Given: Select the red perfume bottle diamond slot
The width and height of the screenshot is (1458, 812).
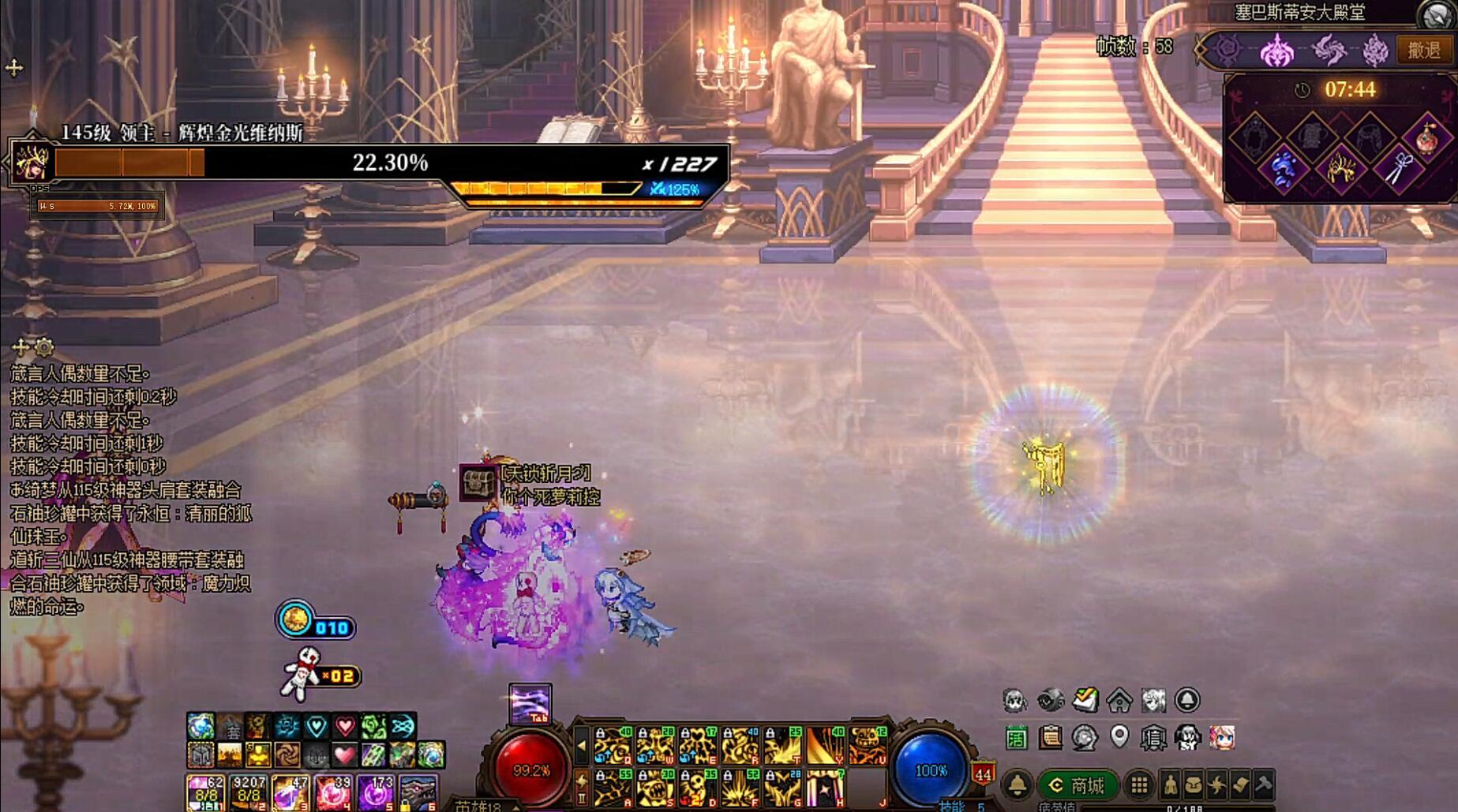Looking at the screenshot, I should coord(1427,139).
